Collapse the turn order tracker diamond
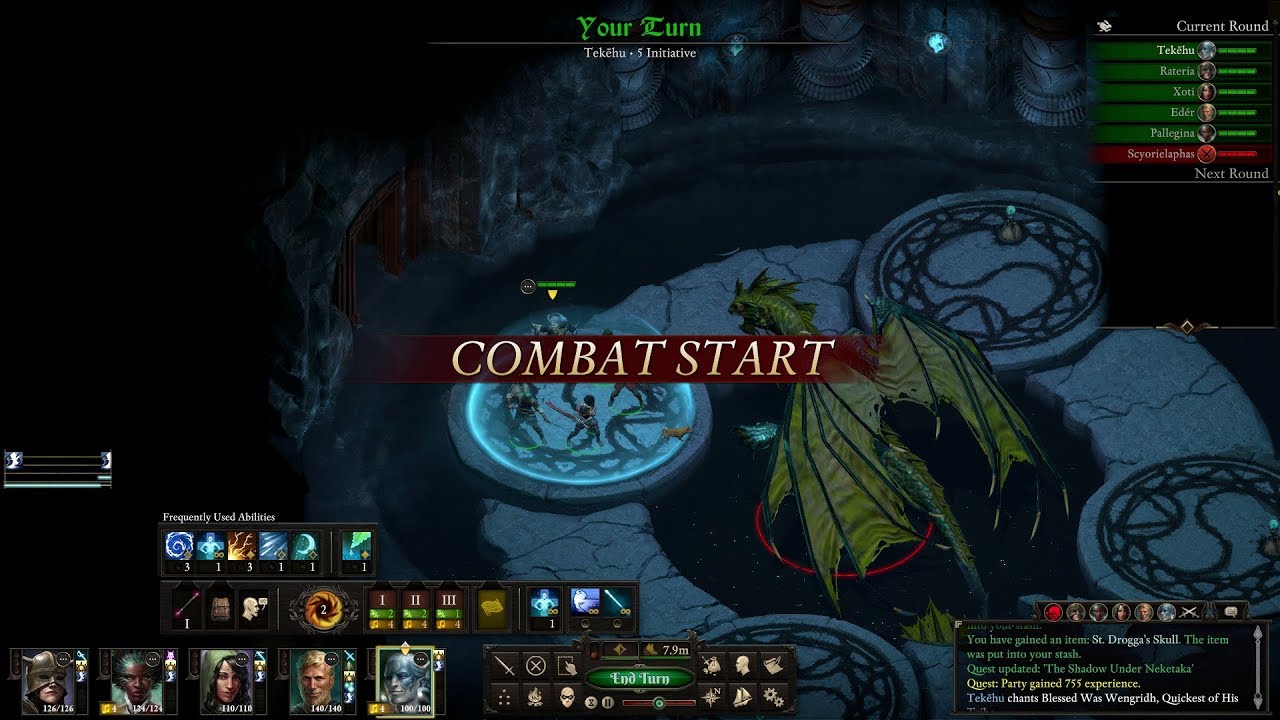Viewport: 1280px width, 720px height. pyautogui.click(x=1186, y=325)
